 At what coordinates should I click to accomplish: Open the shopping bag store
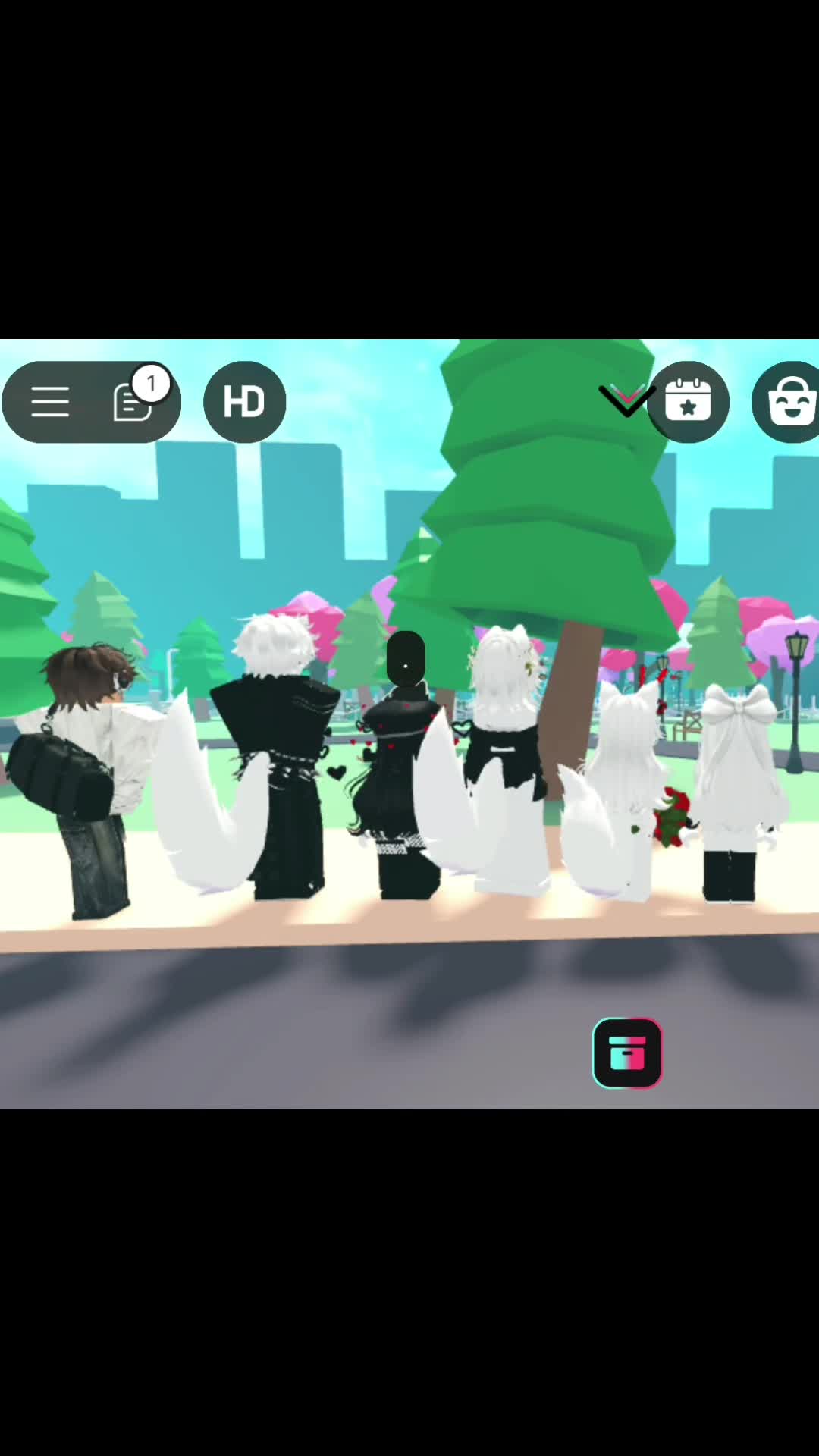point(790,402)
